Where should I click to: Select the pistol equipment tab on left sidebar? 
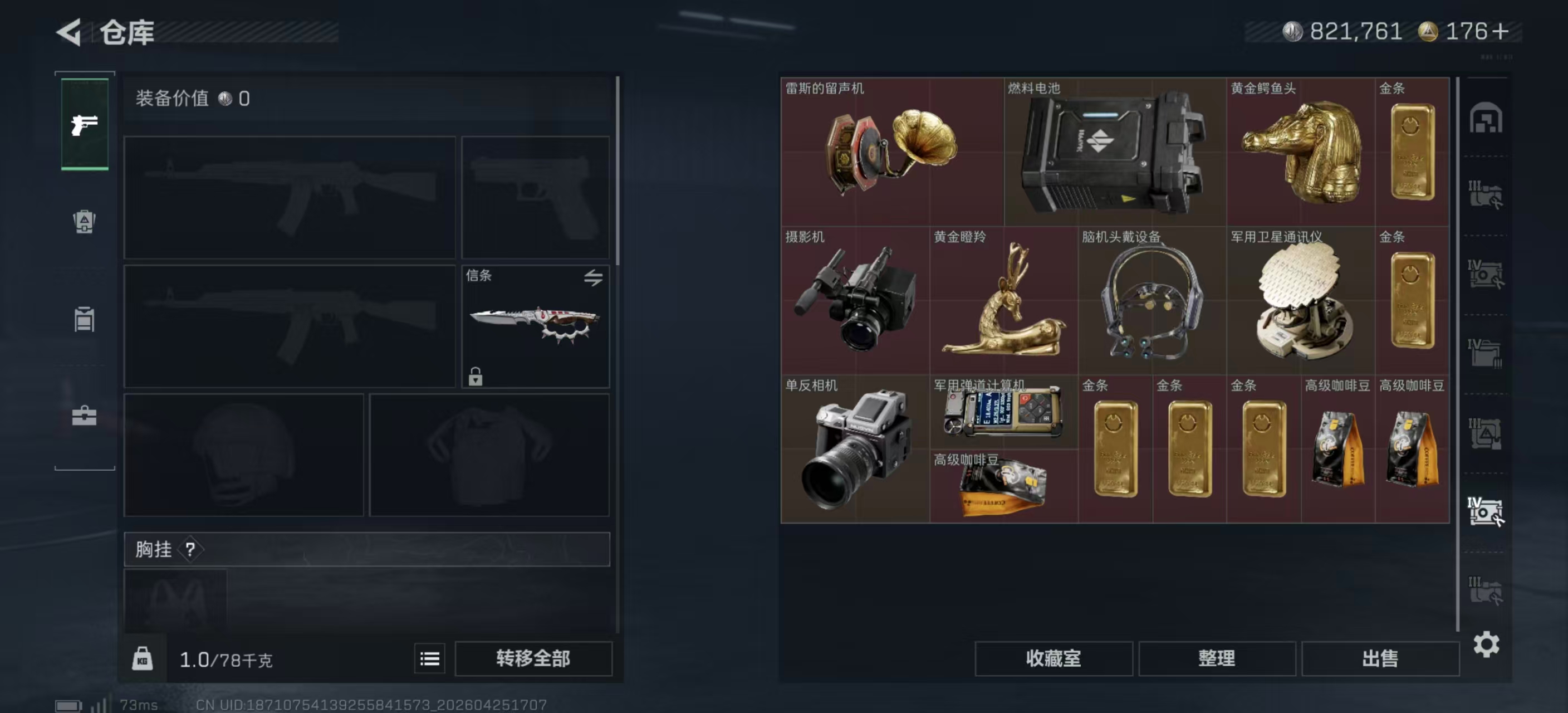(85, 125)
